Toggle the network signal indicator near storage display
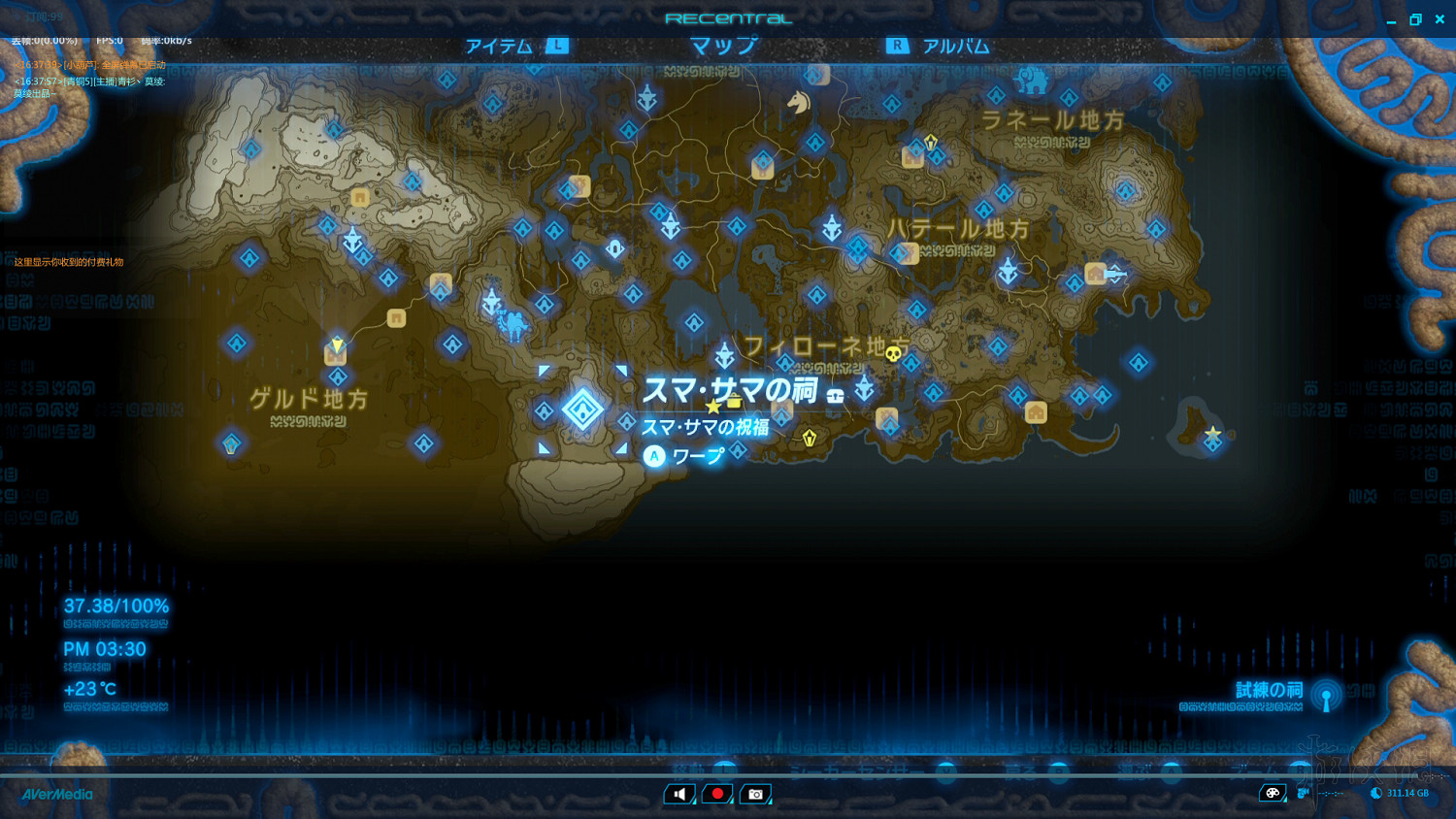 click(1301, 793)
